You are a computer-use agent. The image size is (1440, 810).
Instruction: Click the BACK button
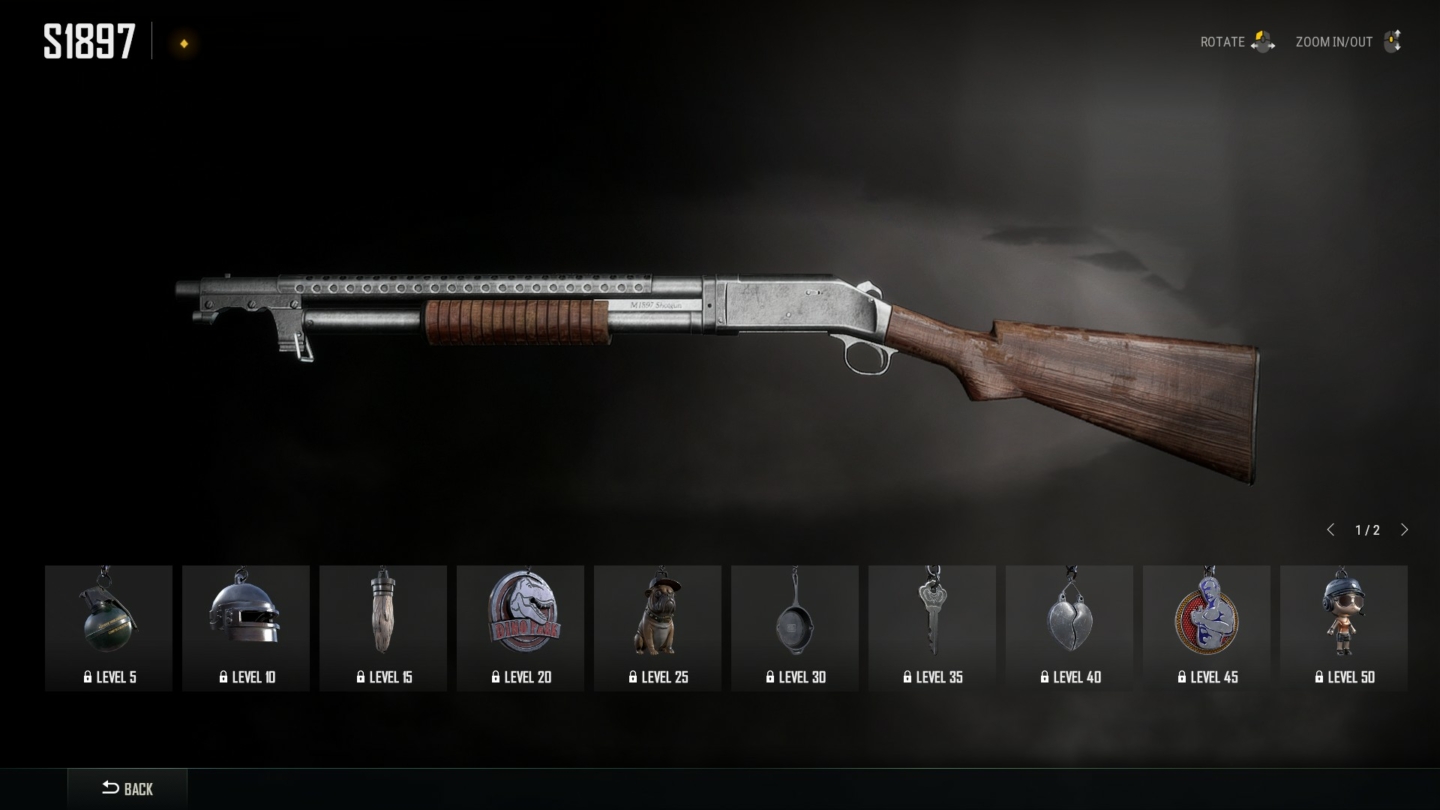(127, 788)
